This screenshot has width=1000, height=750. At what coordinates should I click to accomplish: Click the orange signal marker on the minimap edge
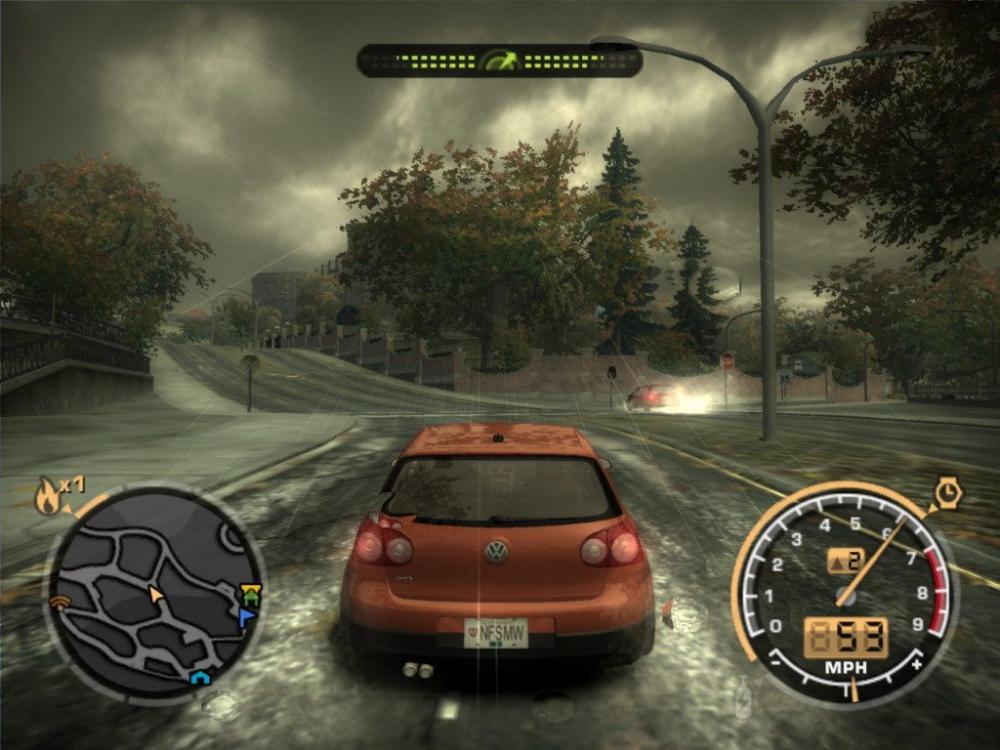point(60,602)
